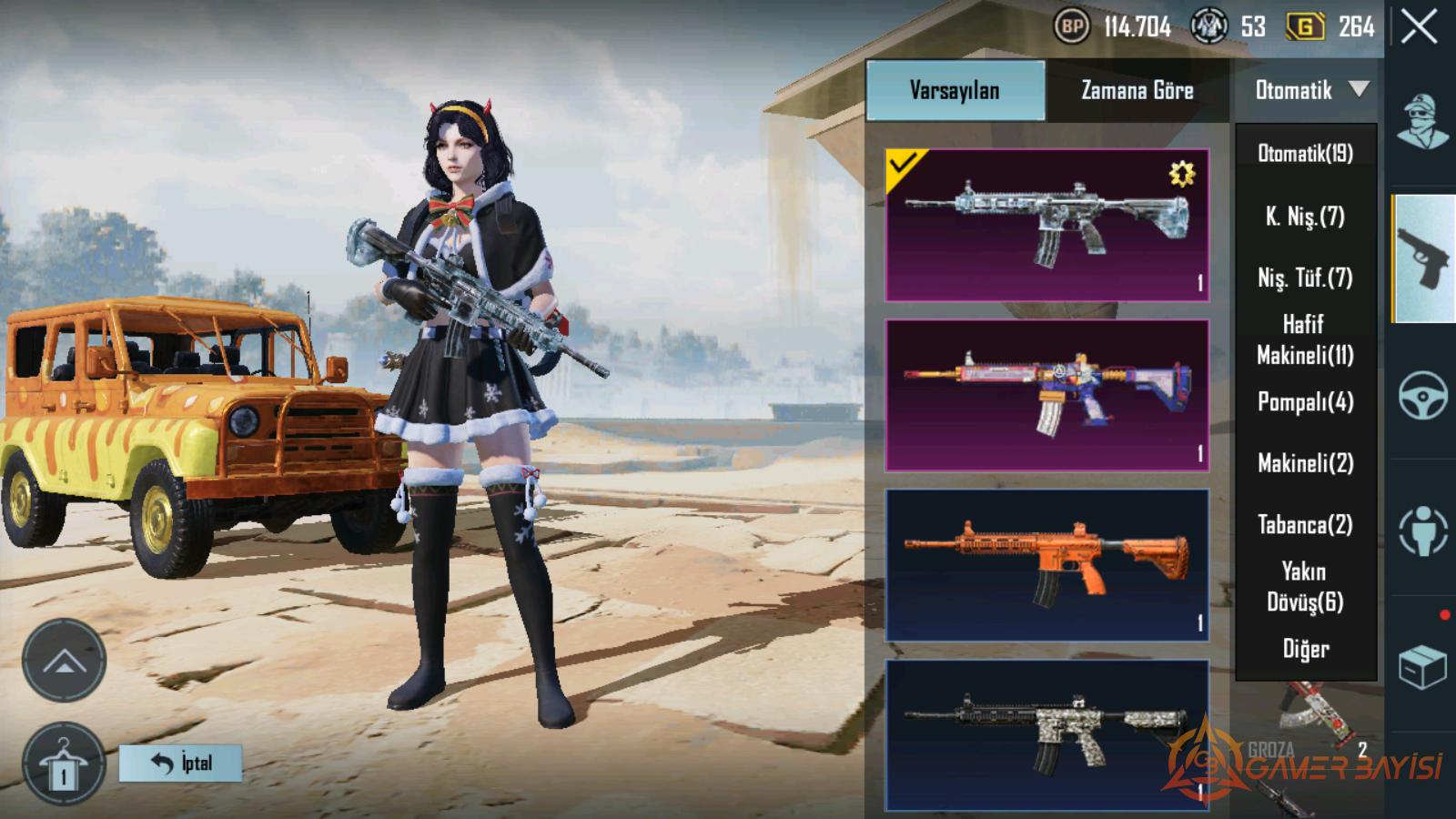1456x819 pixels.
Task: Open the Otomatik category dropdown
Action: coord(1309,90)
